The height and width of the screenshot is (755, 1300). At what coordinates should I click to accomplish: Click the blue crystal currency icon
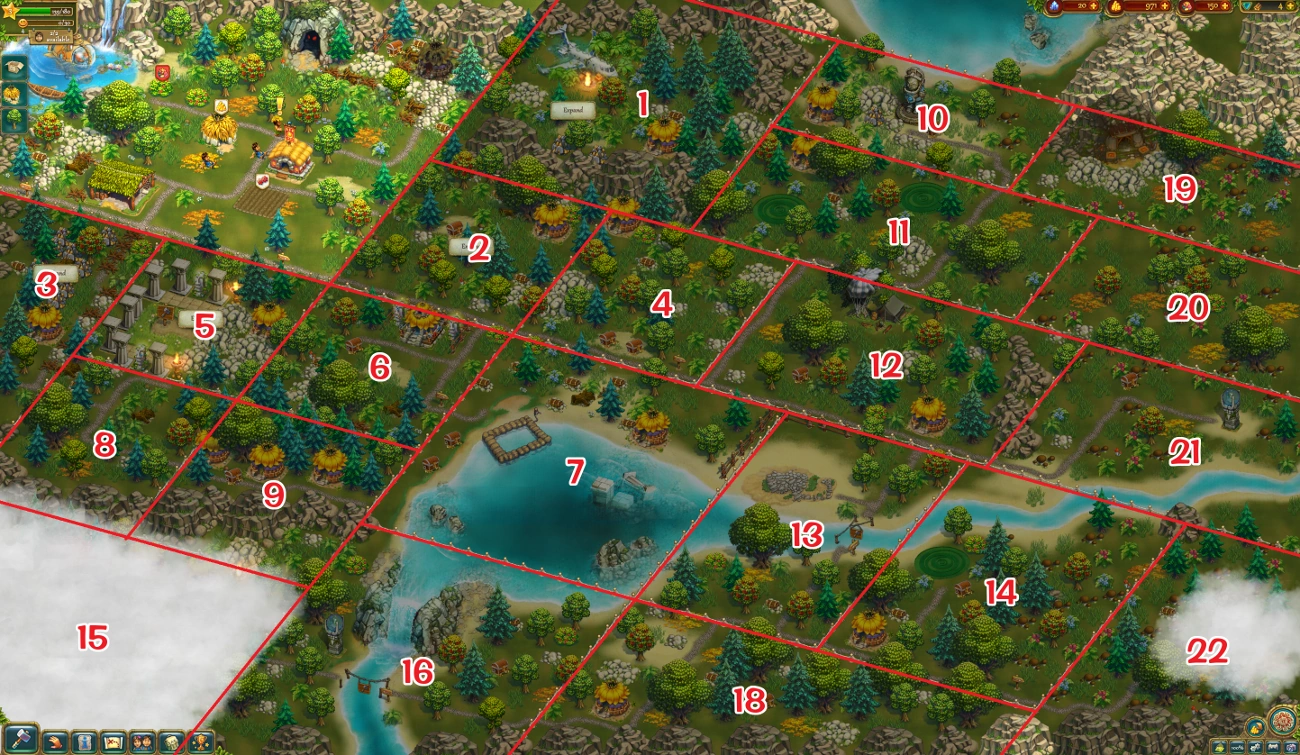pos(1054,7)
